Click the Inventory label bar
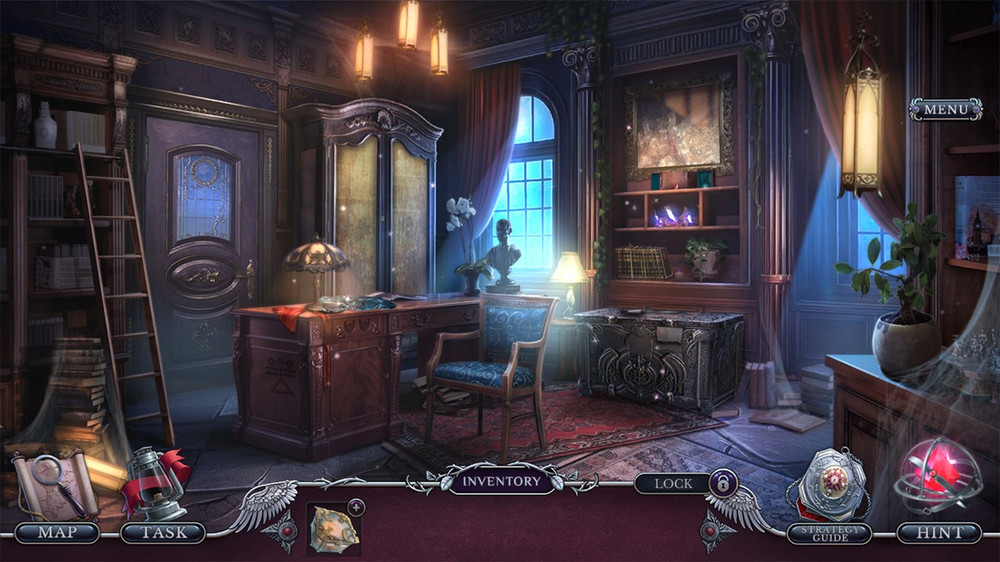Image resolution: width=1000 pixels, height=562 pixels. pyautogui.click(x=500, y=481)
